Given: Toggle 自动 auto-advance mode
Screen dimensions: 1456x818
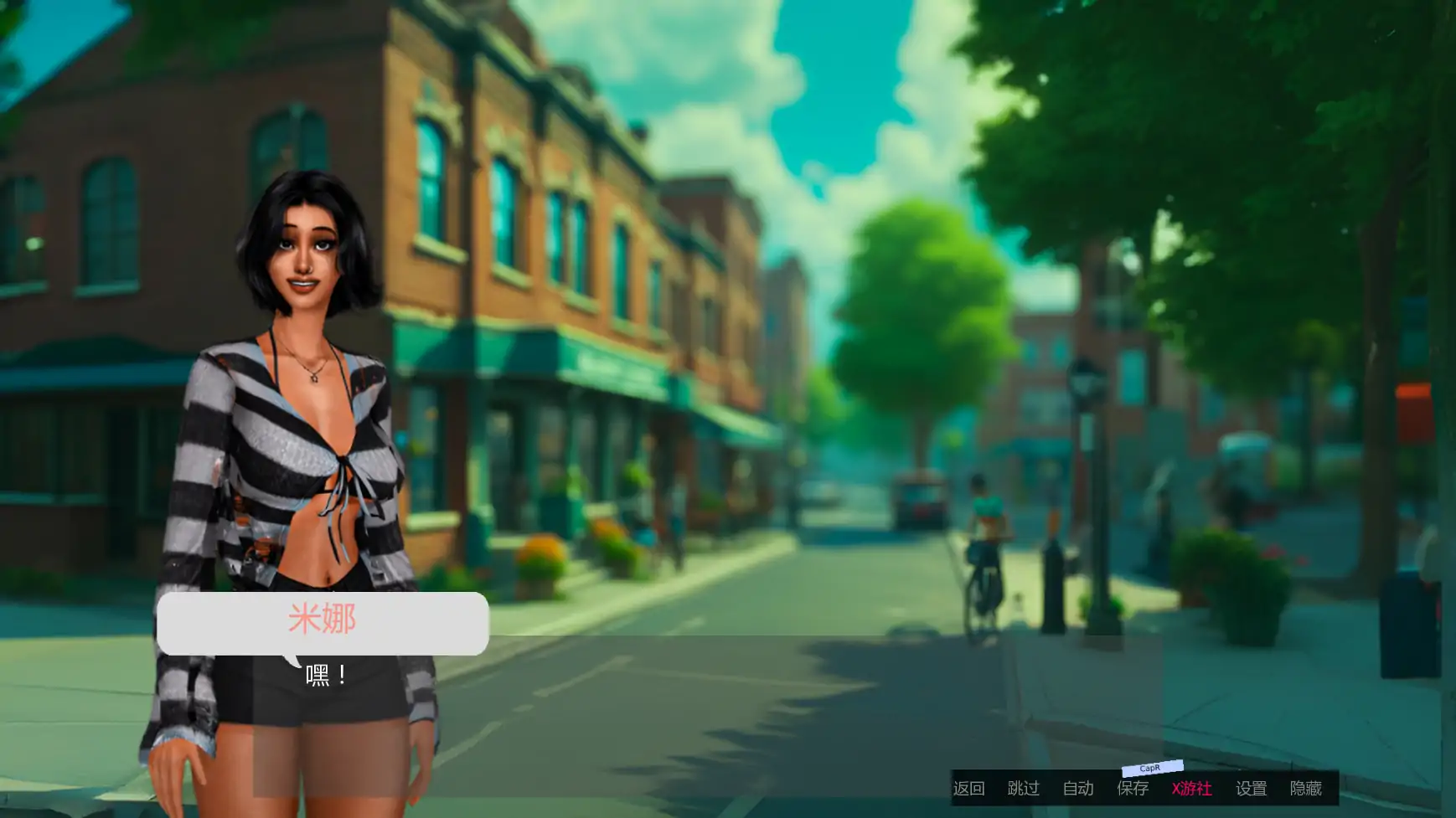Looking at the screenshot, I should (1078, 789).
